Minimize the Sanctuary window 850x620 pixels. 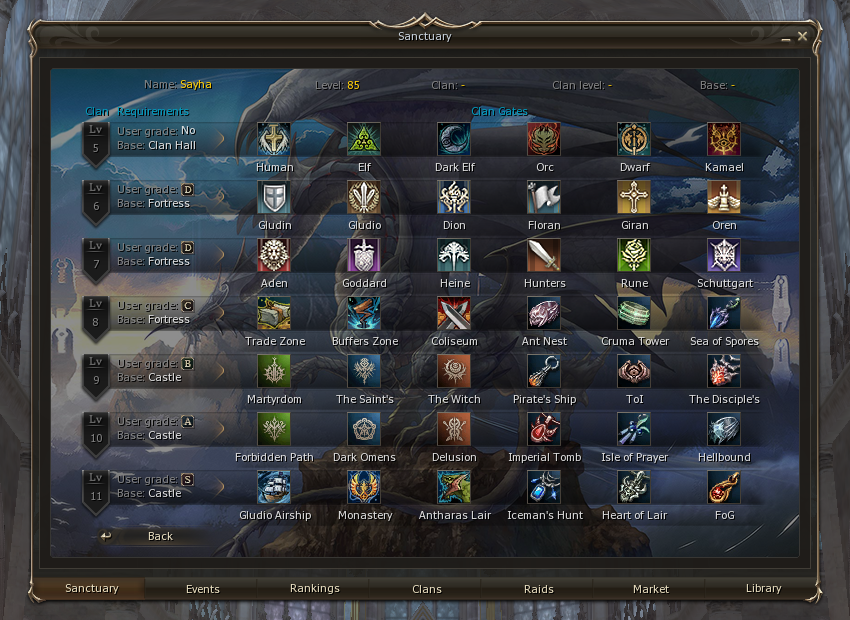coord(787,37)
